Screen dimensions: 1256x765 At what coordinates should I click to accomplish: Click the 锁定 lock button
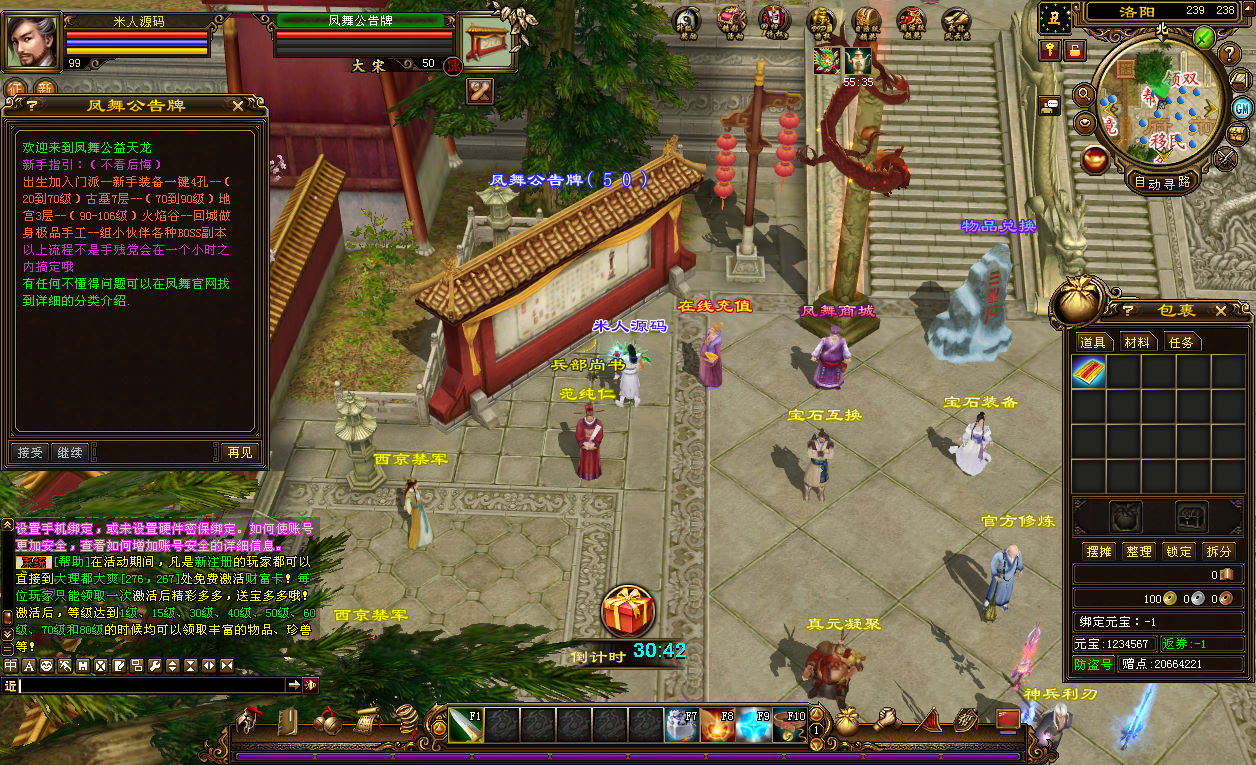point(1179,551)
